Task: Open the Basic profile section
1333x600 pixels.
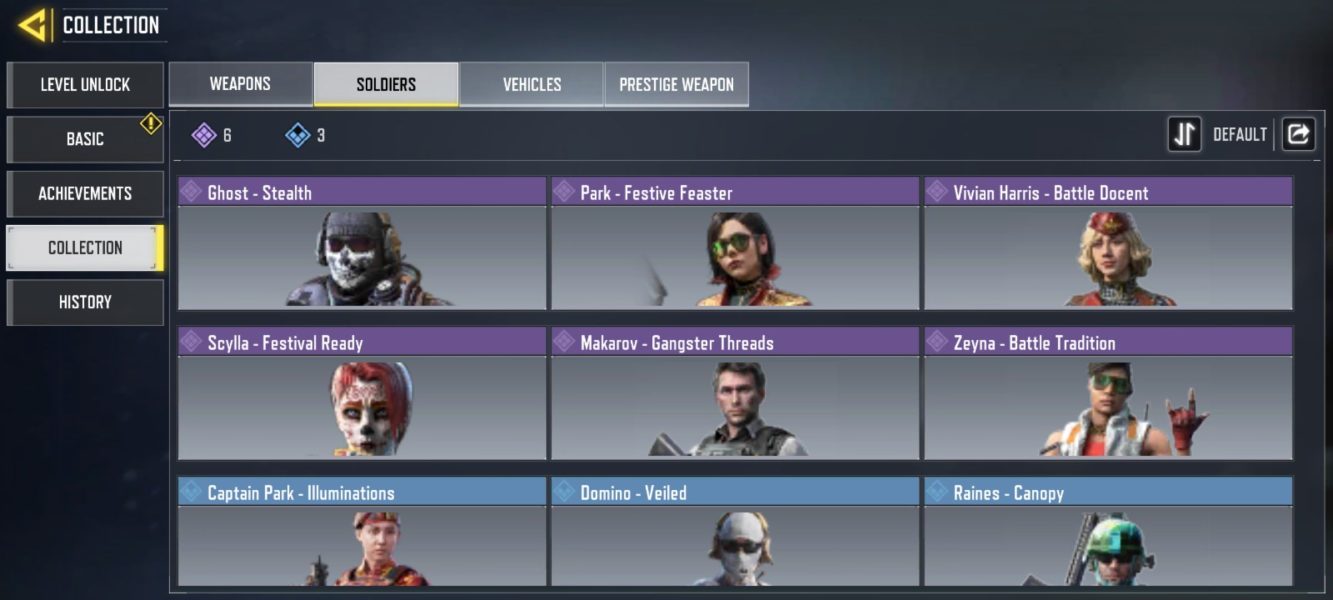Action: click(x=85, y=139)
